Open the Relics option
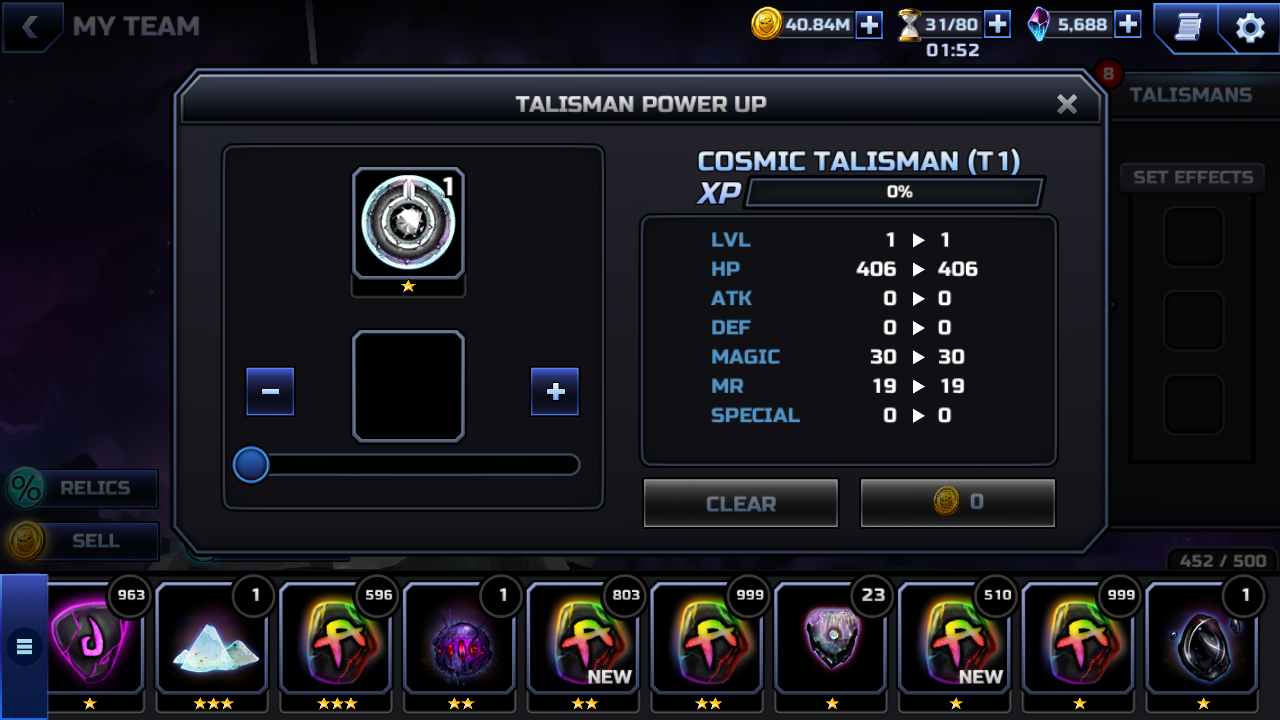 [x=82, y=488]
